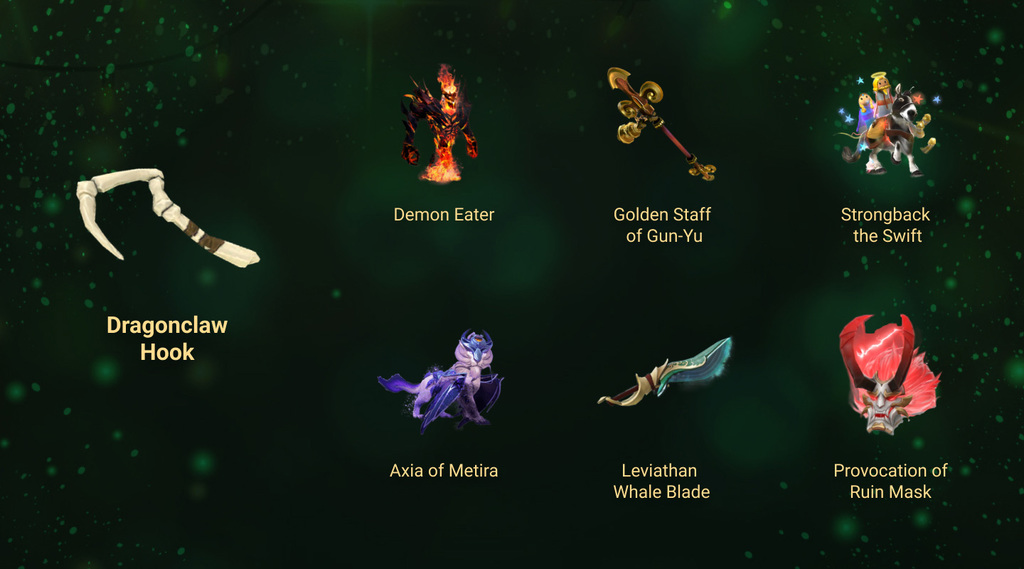
Task: Pick the Provocation of Ruin Mask
Action: (887, 375)
